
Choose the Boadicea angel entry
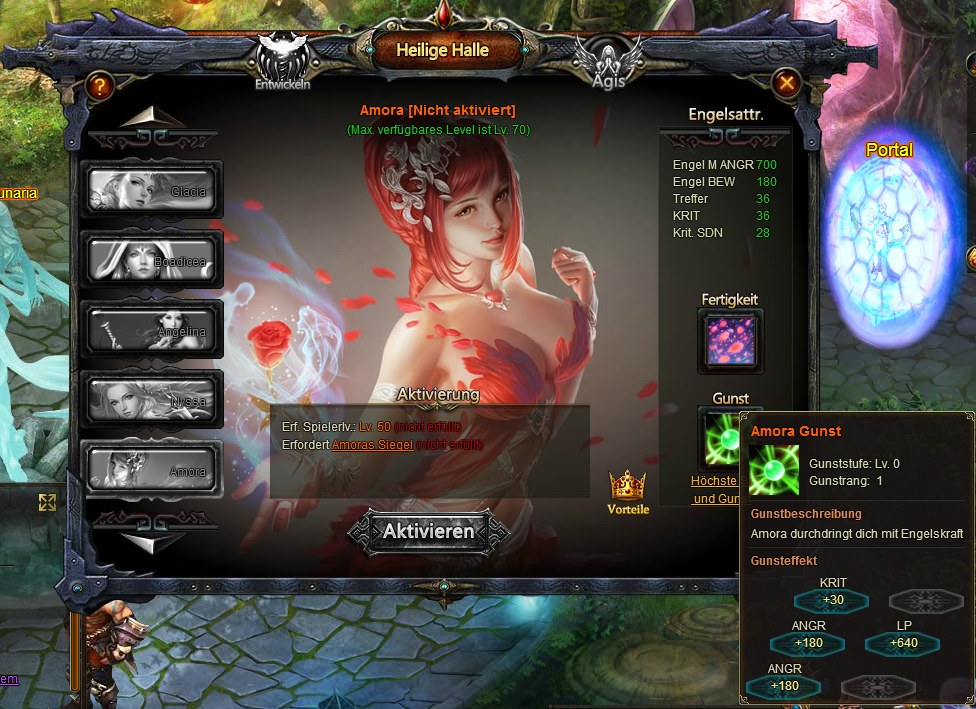151,258
